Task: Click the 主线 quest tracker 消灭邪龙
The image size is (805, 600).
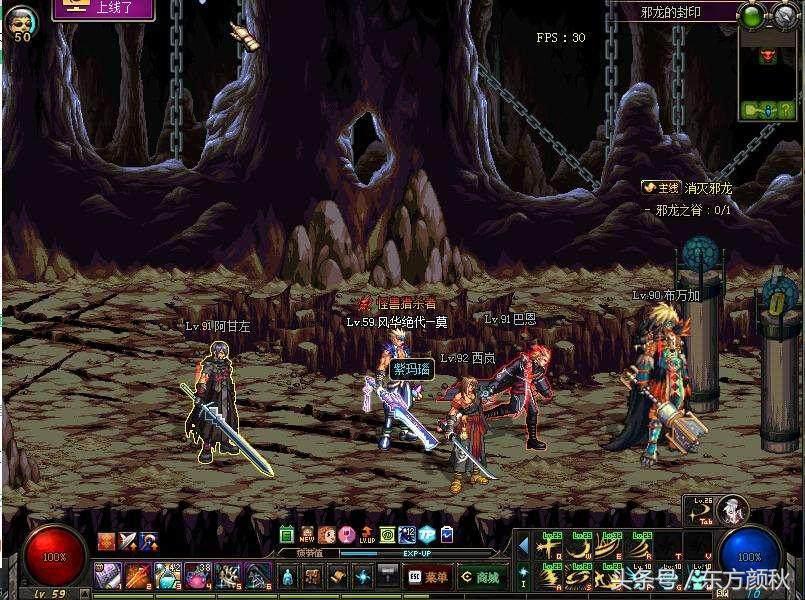Action: [688, 188]
